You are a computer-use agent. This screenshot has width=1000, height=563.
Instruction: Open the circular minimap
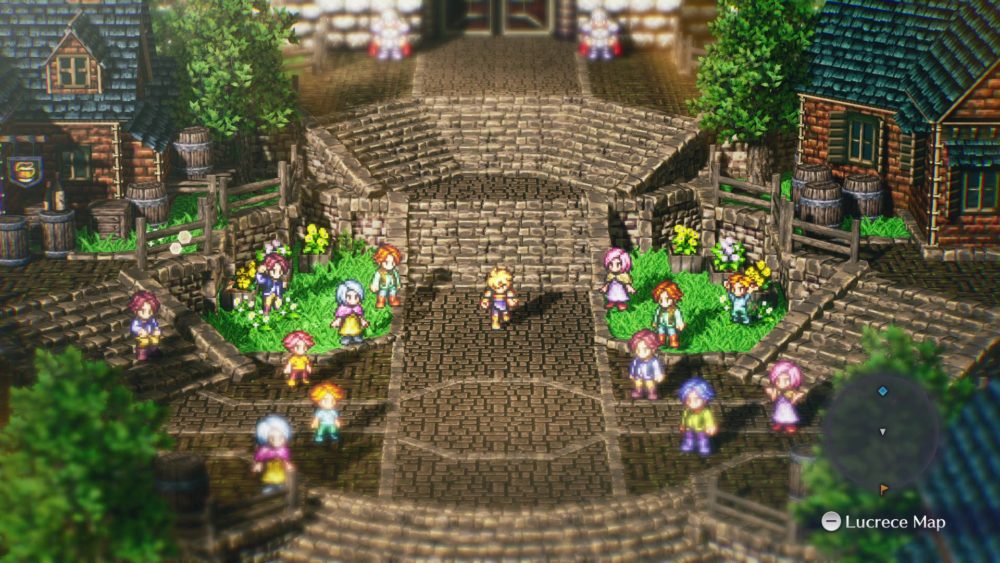click(881, 431)
